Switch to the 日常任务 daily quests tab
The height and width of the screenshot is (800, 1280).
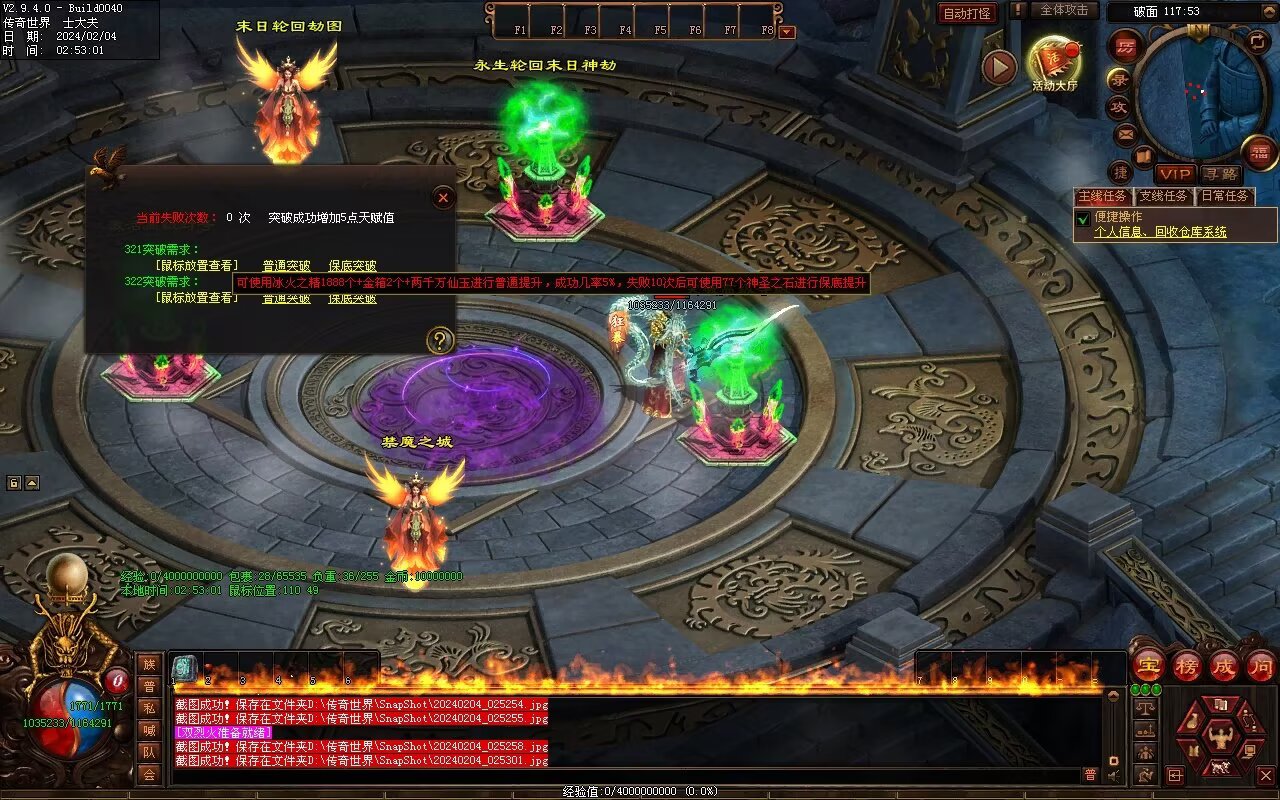tap(1225, 196)
